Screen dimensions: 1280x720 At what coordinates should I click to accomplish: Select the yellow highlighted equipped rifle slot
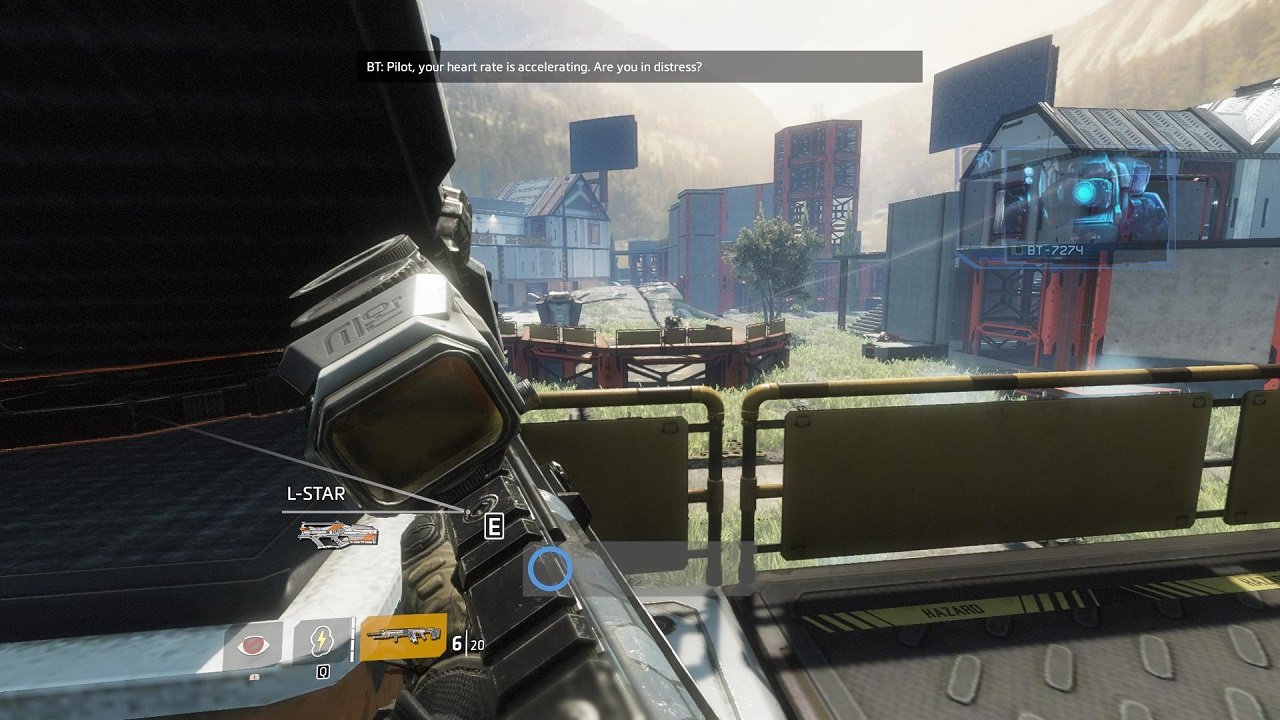[x=403, y=636]
